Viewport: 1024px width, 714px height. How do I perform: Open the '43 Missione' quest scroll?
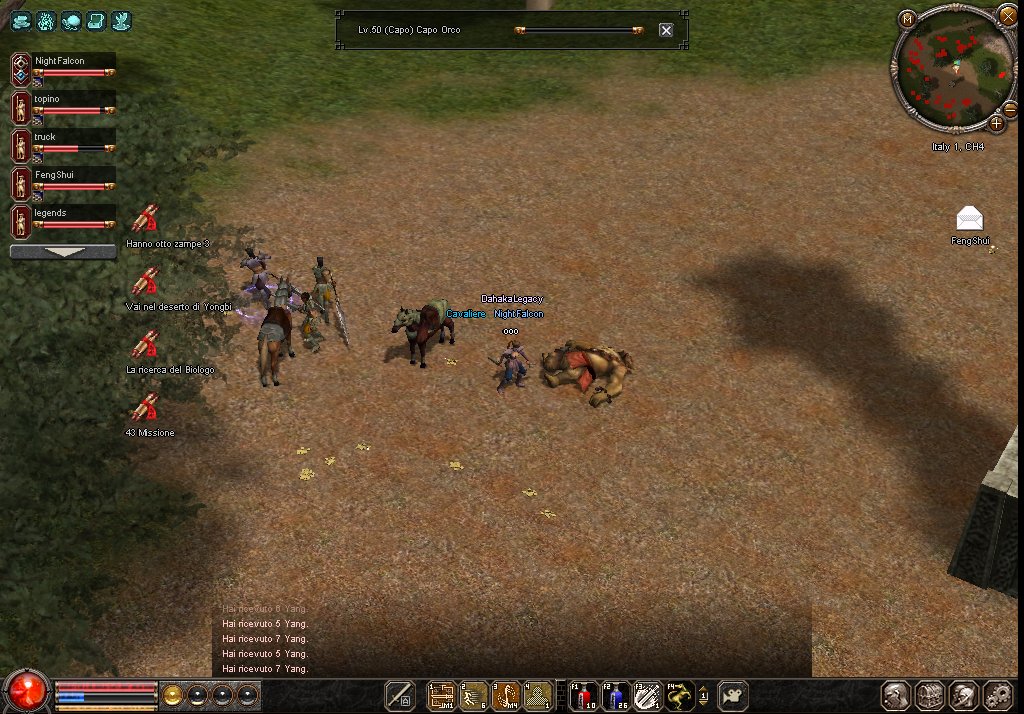pos(146,408)
